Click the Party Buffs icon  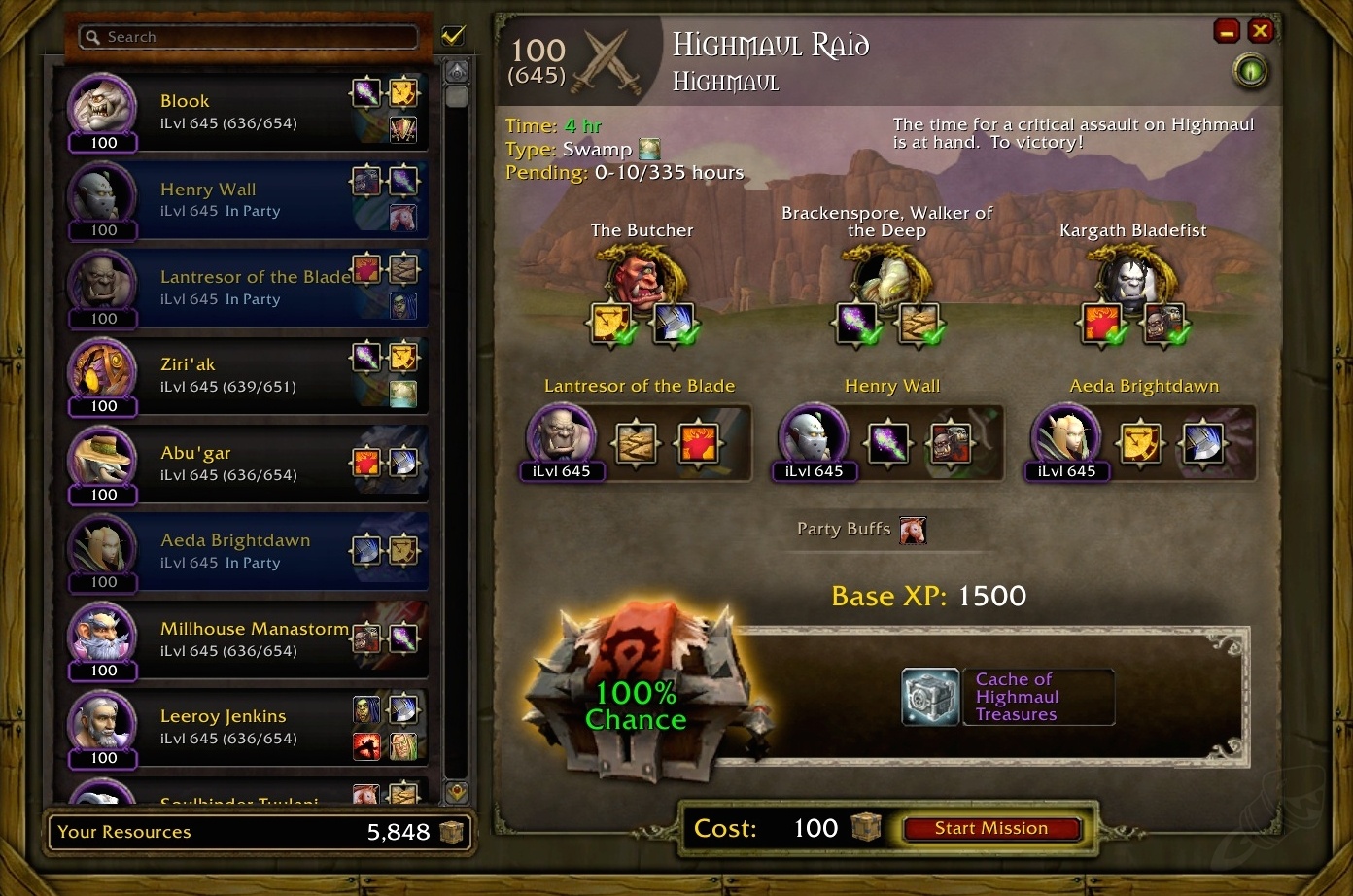(913, 530)
